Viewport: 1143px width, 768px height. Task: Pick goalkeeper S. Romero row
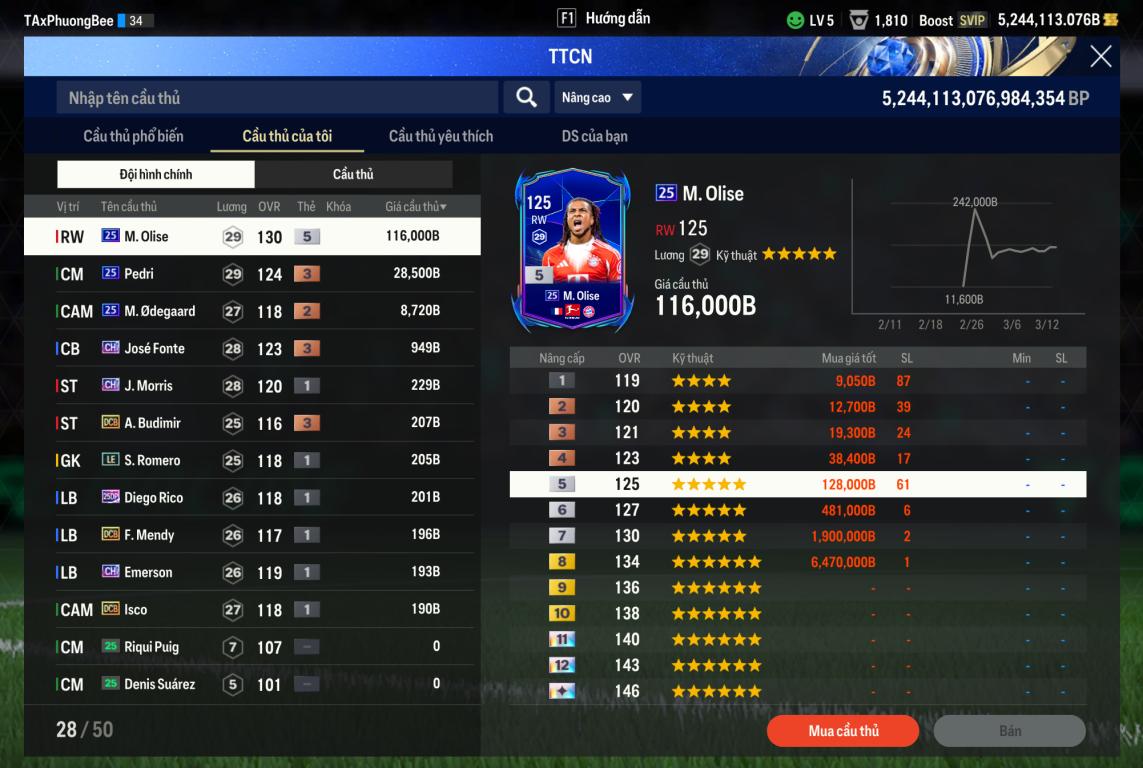252,461
